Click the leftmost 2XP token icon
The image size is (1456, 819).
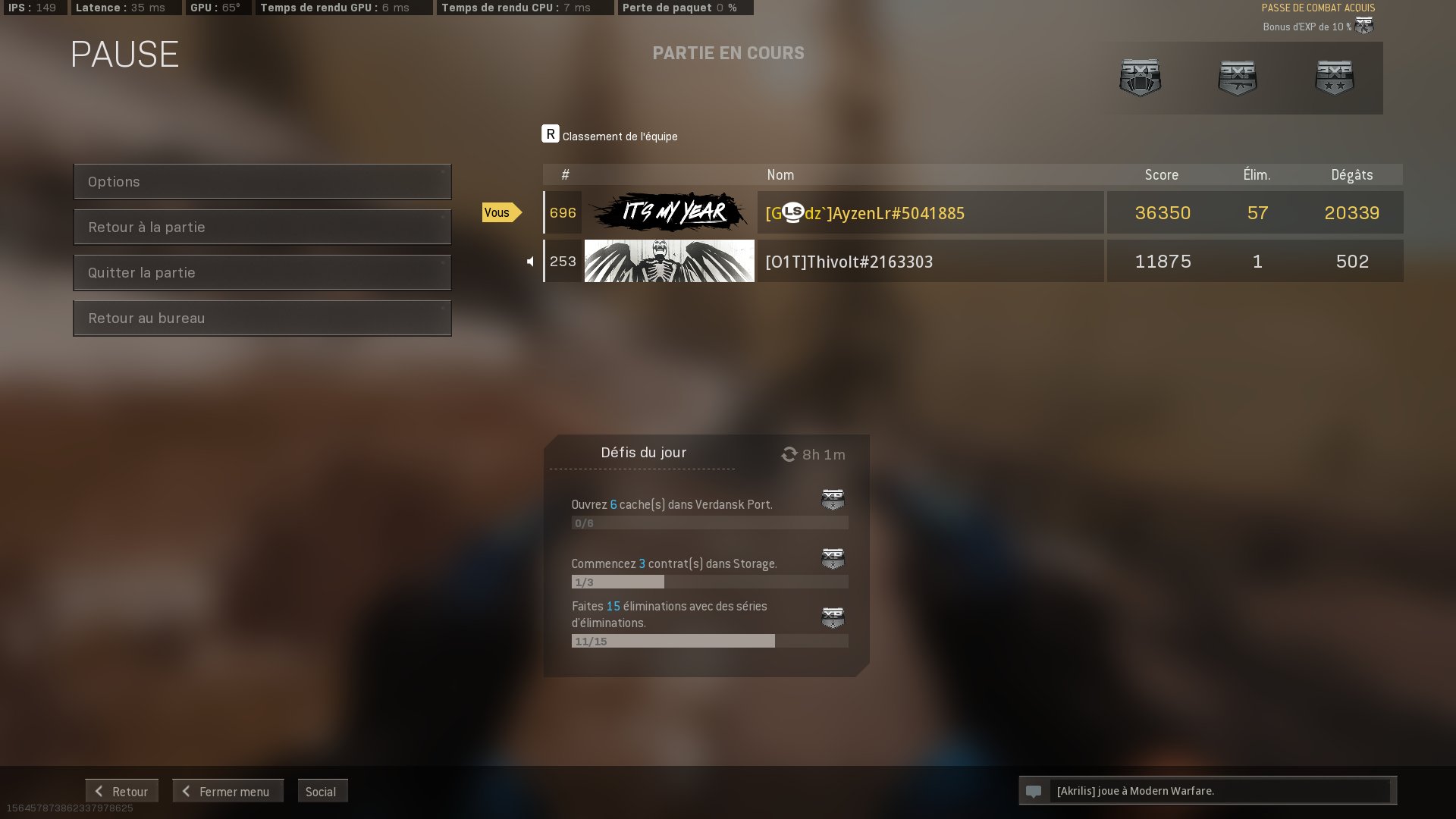tap(1140, 76)
